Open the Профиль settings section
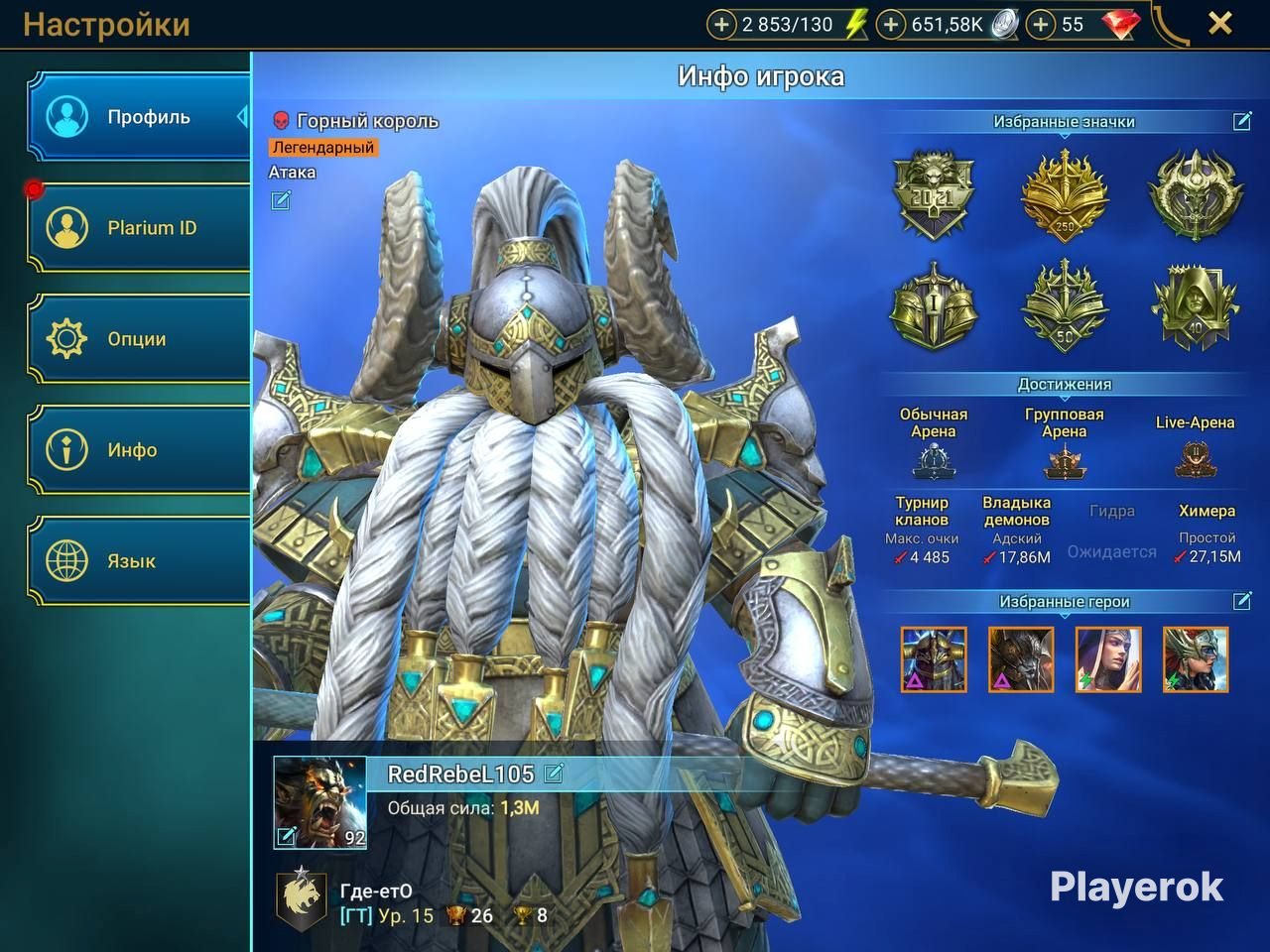The image size is (1270, 952). [139, 117]
